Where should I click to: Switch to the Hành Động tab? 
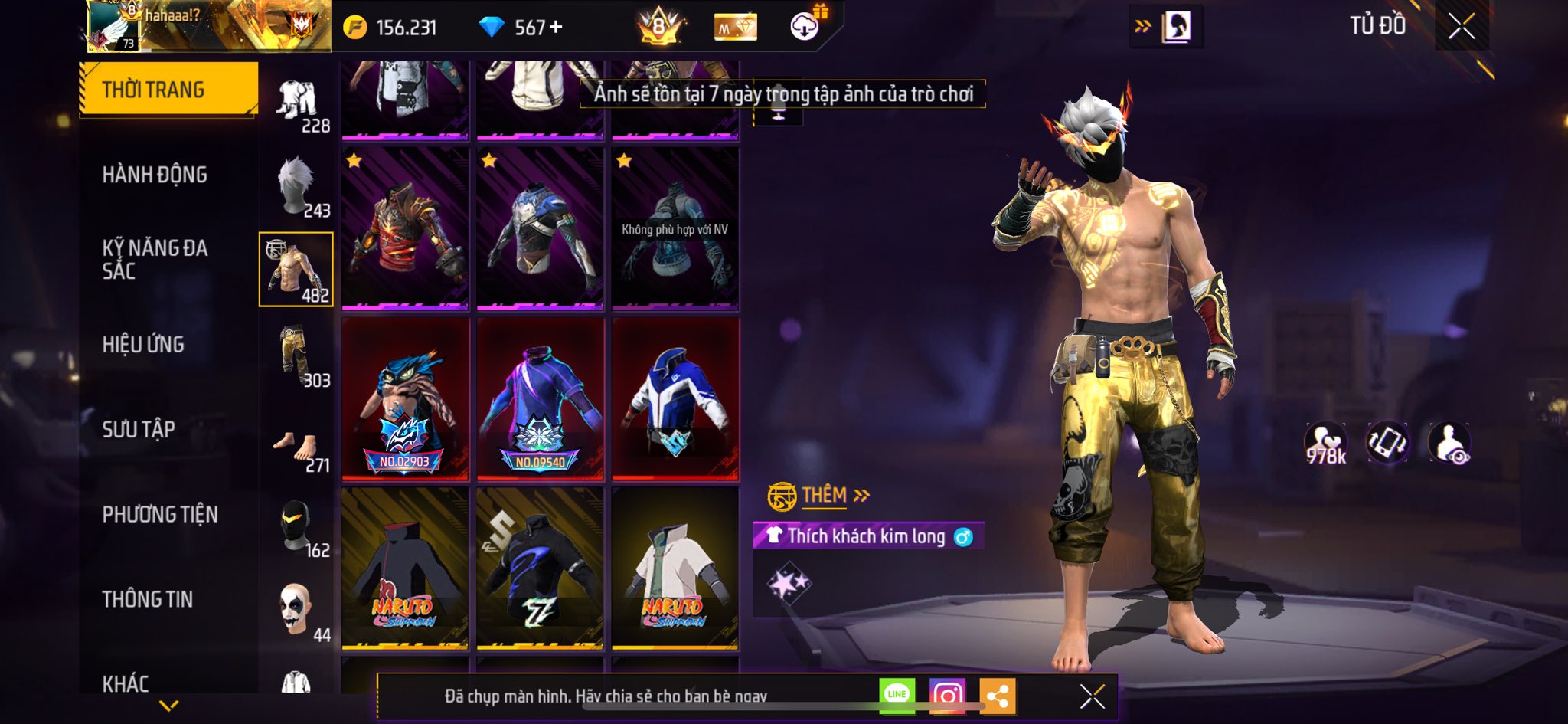click(155, 175)
